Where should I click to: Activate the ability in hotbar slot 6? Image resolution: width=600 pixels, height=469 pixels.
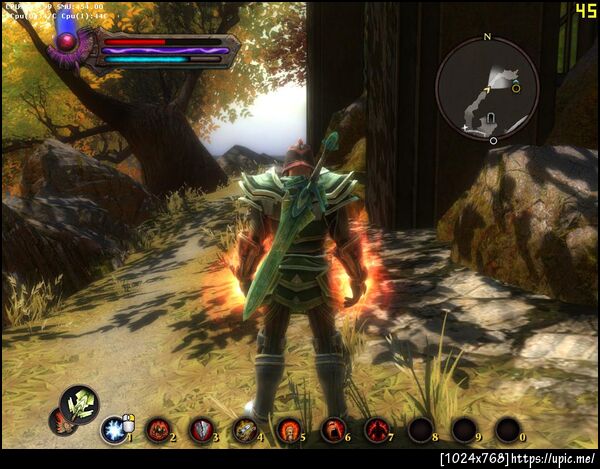click(x=333, y=430)
